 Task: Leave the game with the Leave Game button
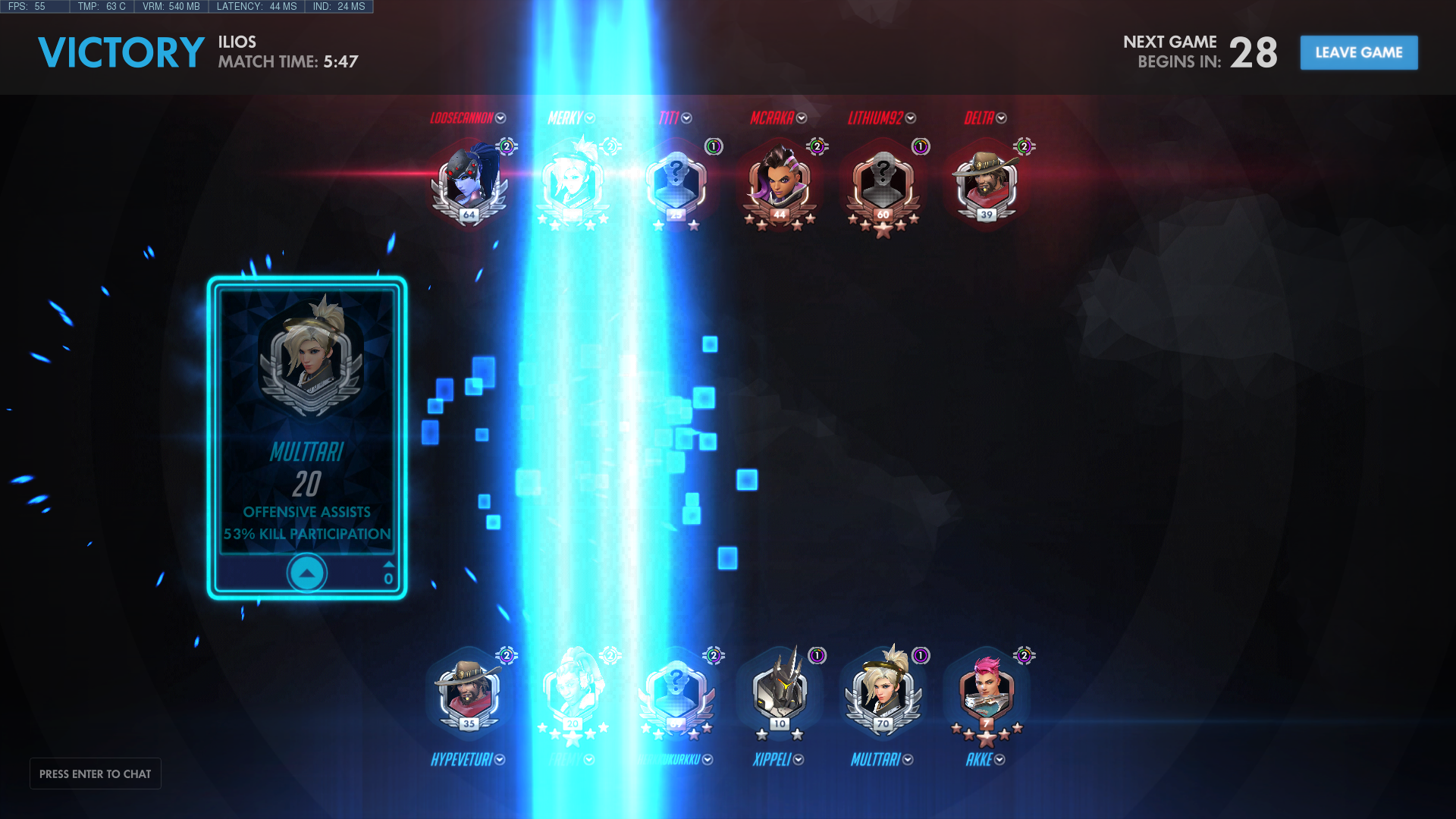1358,52
